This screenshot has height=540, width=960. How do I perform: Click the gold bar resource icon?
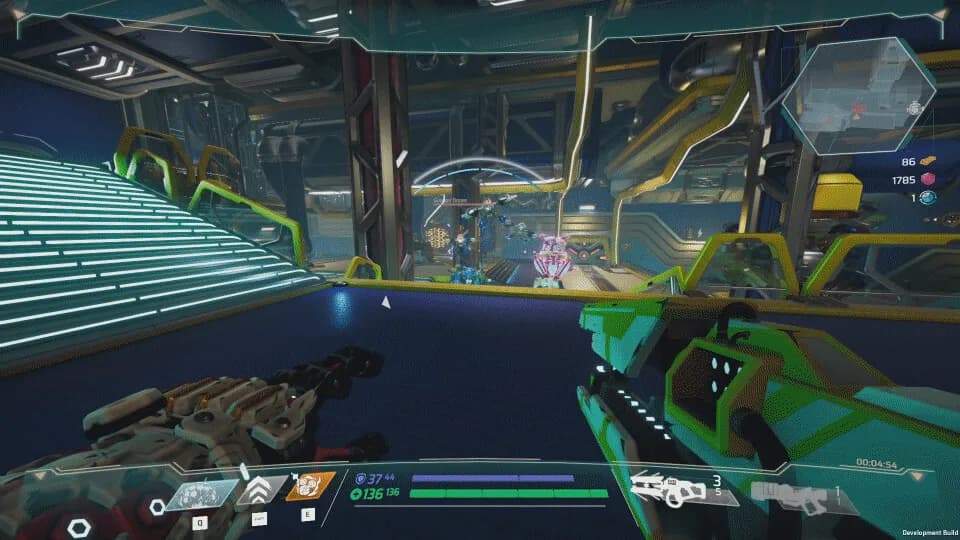coord(927,161)
